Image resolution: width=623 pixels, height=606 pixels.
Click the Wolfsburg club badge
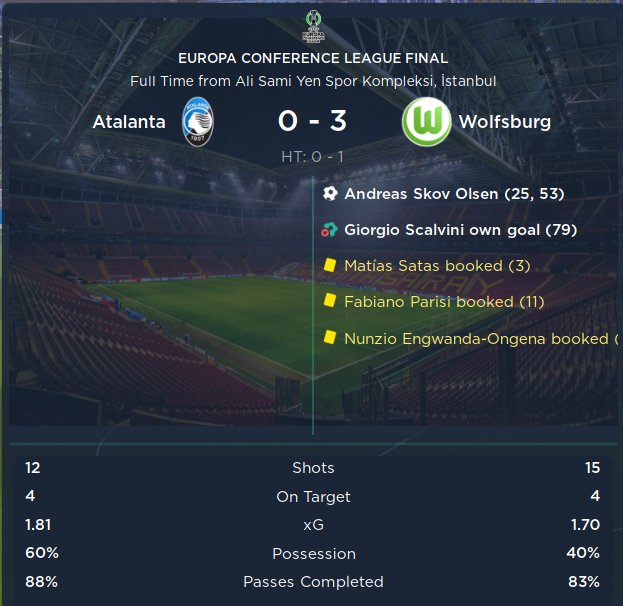[426, 123]
